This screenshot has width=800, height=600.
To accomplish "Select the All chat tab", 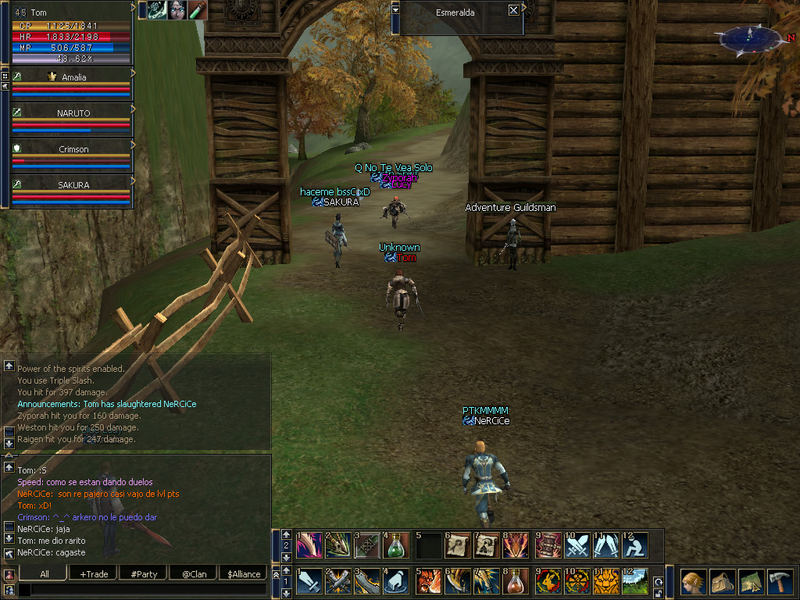I will click(x=44, y=574).
